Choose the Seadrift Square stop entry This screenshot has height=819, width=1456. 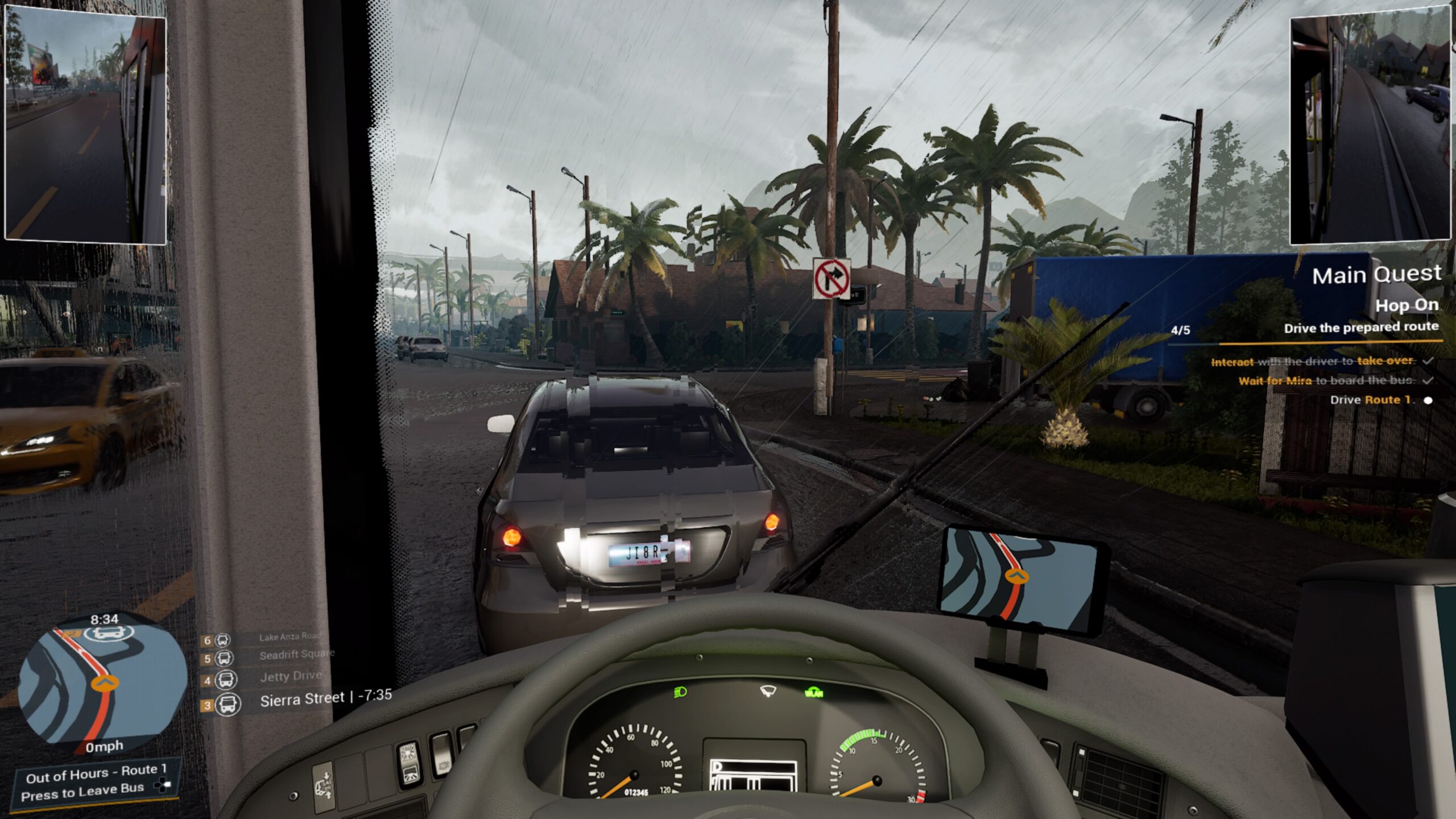click(x=296, y=655)
